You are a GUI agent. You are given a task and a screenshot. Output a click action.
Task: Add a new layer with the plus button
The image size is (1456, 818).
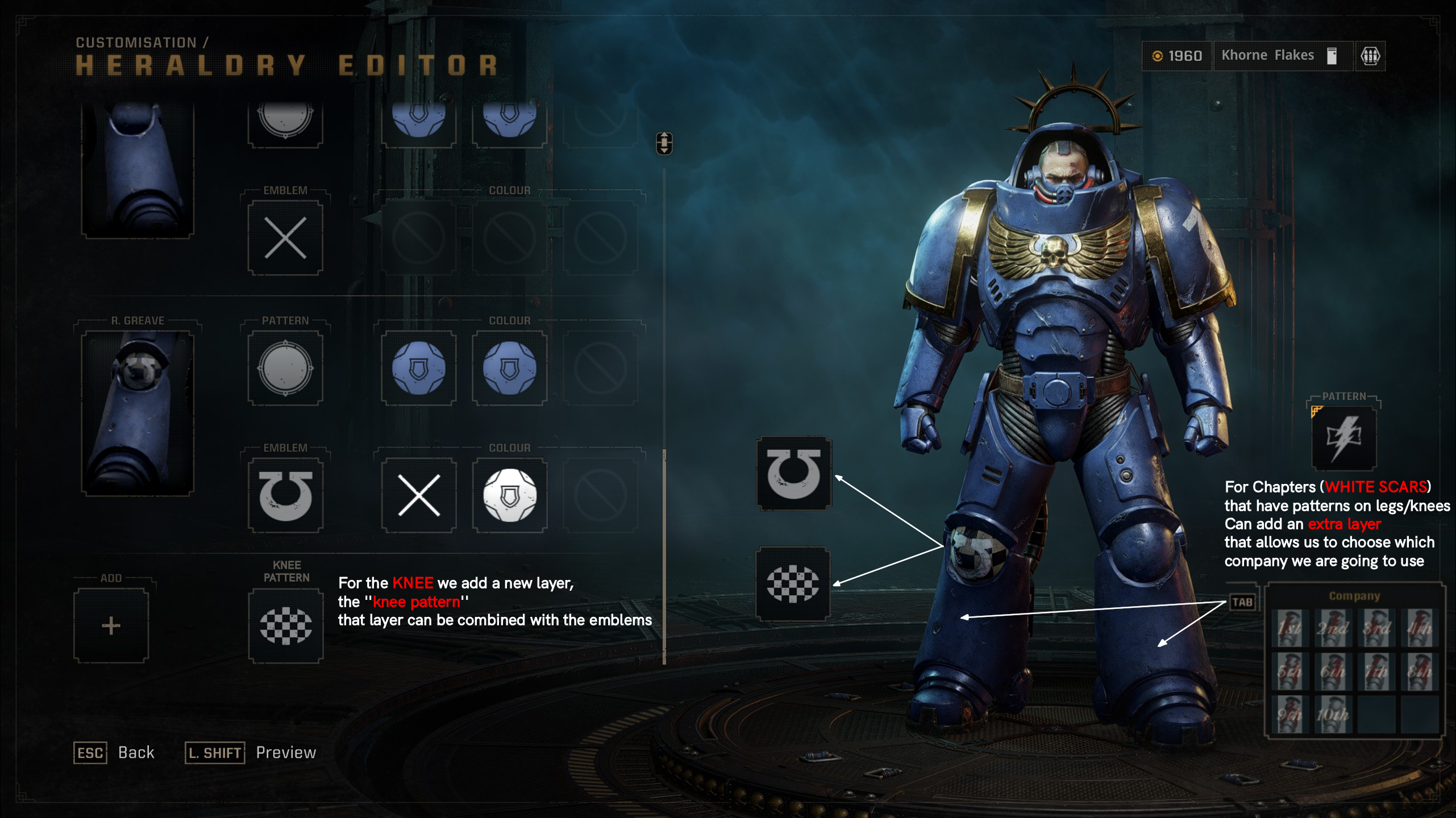click(x=111, y=626)
